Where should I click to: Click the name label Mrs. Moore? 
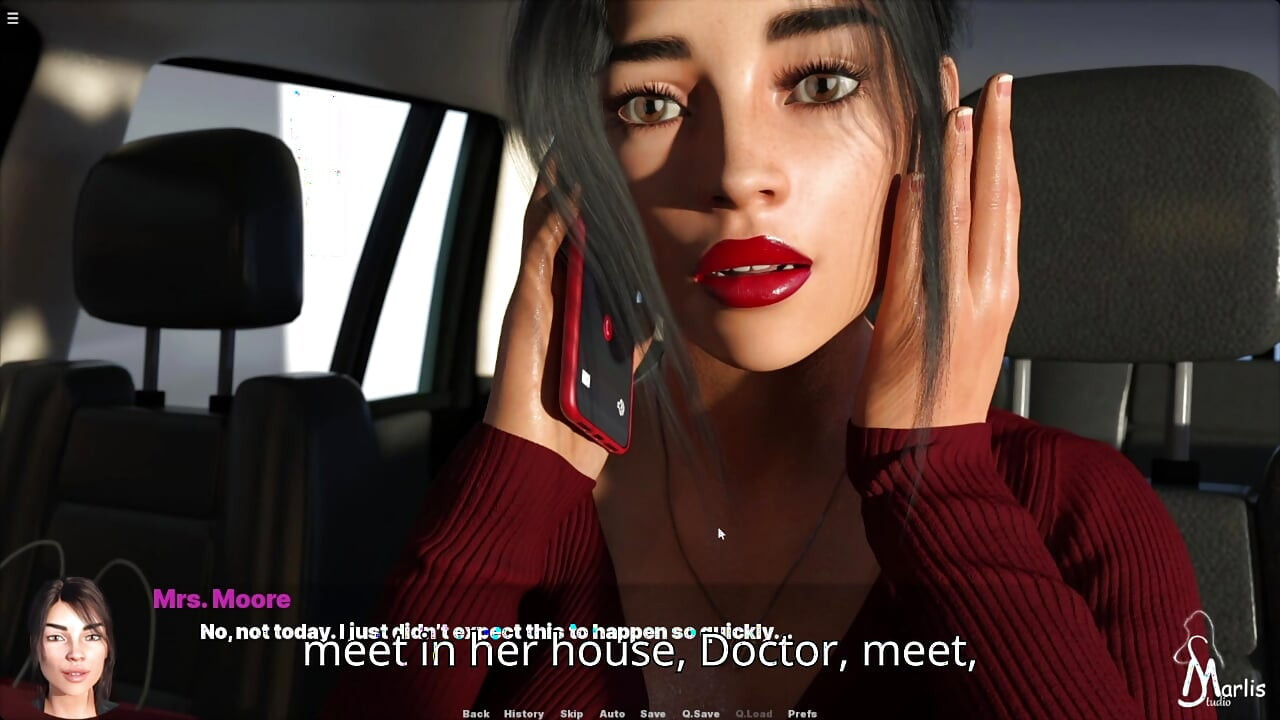click(x=222, y=599)
